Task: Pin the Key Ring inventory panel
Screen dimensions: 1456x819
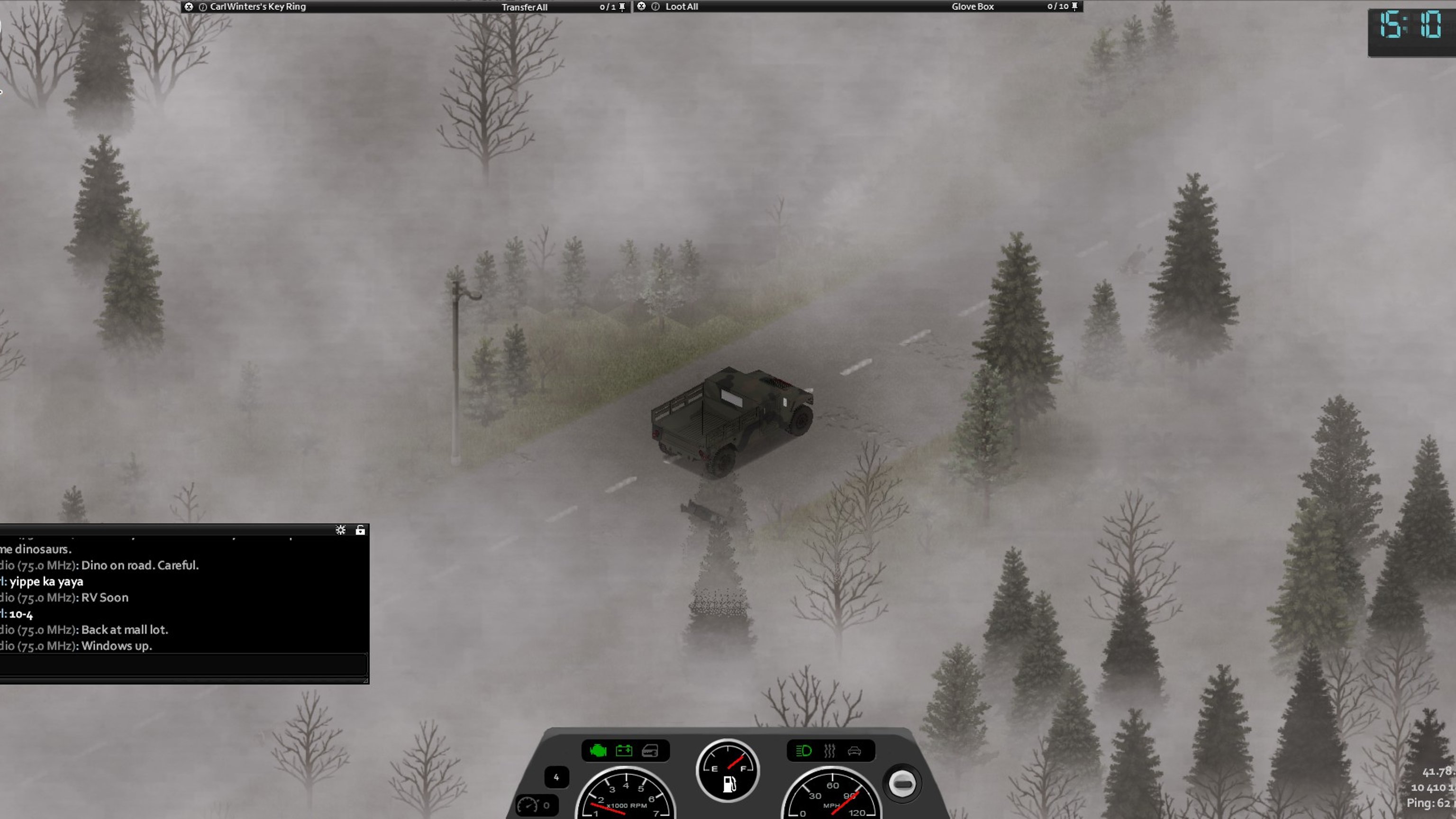Action: pyautogui.click(x=622, y=7)
